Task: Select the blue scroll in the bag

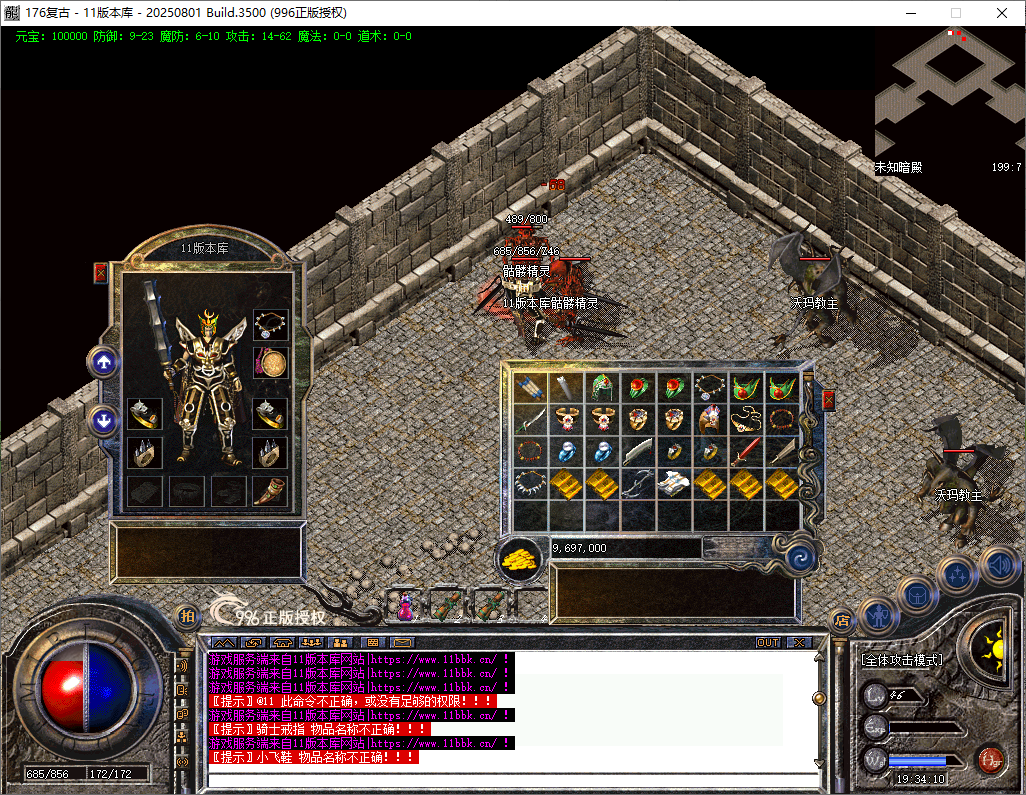Action: point(531,388)
